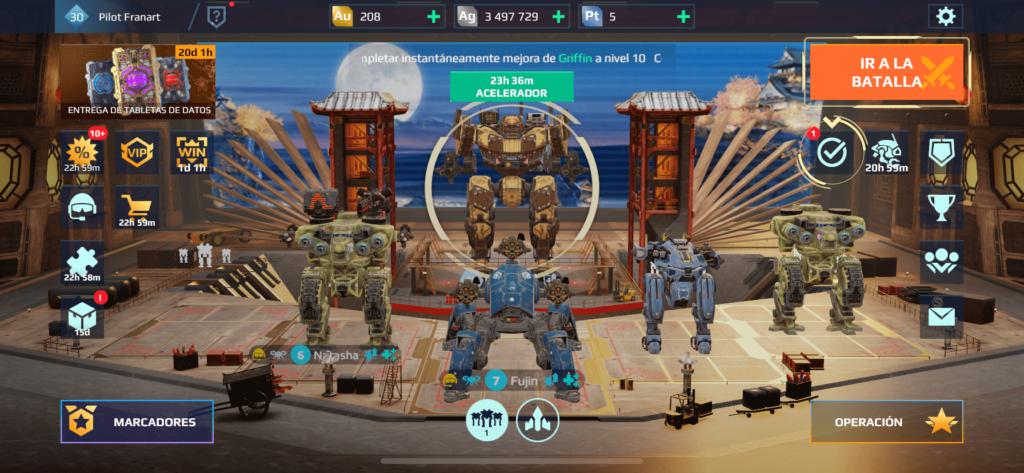This screenshot has width=1024, height=473.
Task: Add platinum with the Pt plus button
Action: tap(683, 17)
